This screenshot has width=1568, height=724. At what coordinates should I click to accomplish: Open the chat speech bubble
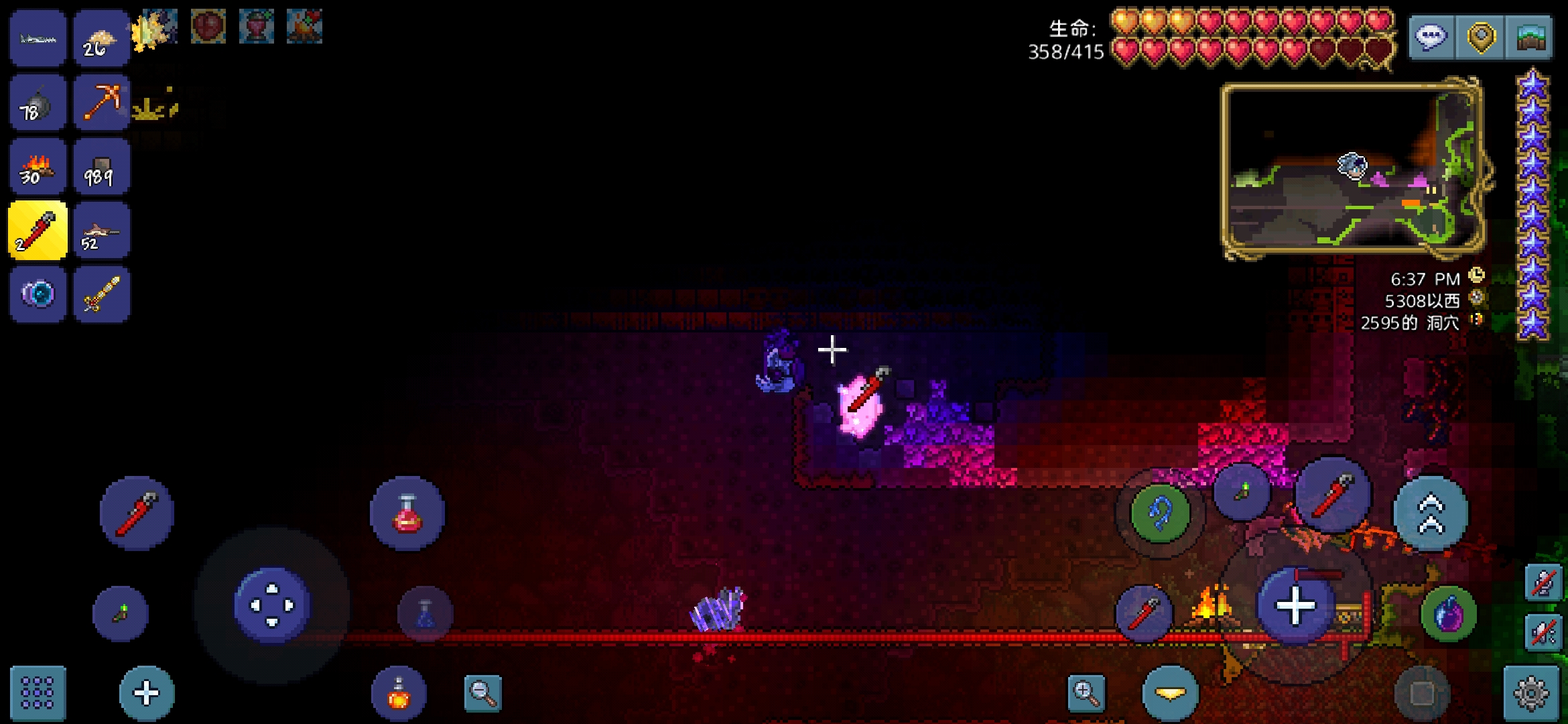pos(1431,38)
